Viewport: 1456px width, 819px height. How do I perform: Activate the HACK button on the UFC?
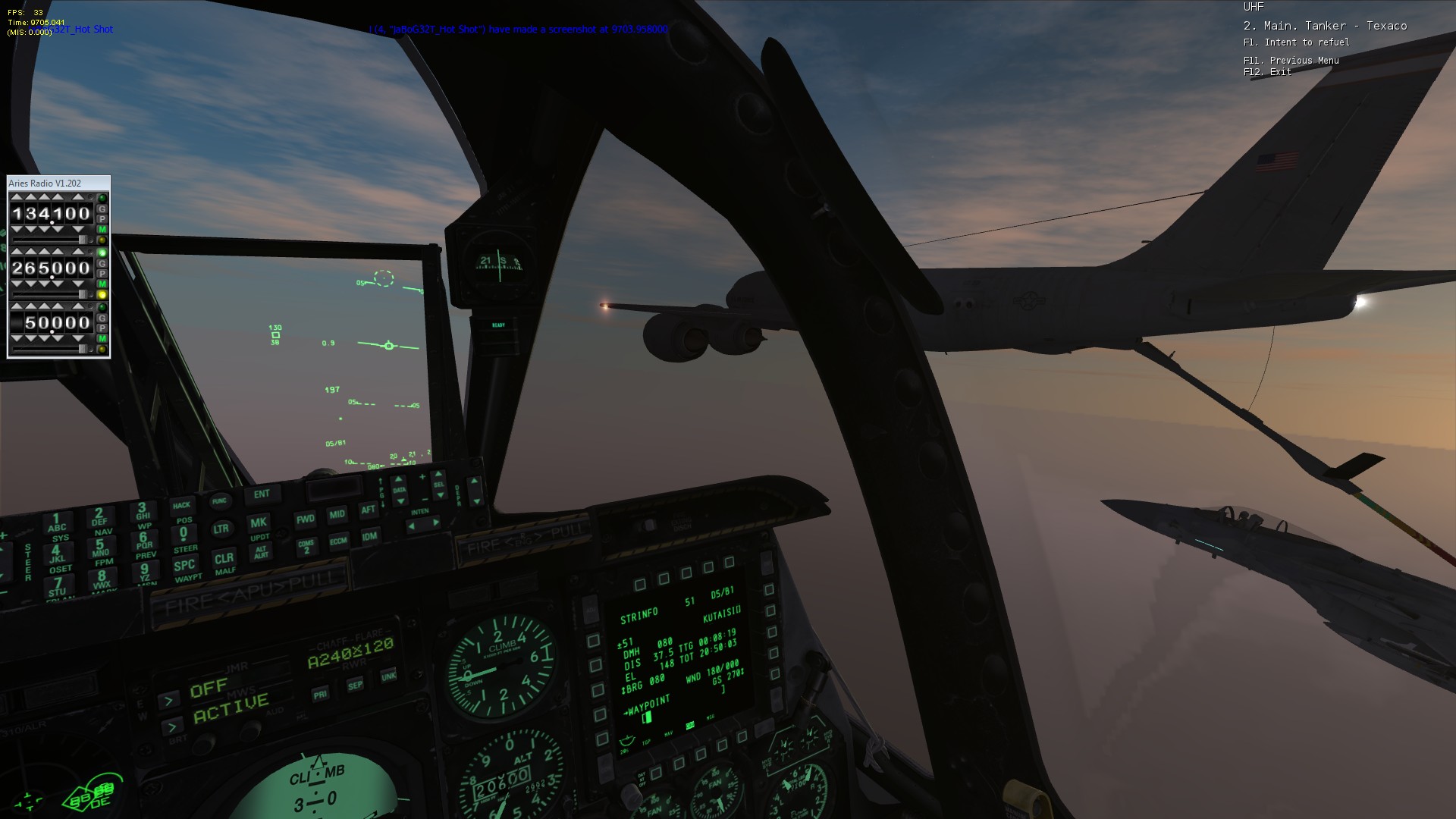point(181,506)
